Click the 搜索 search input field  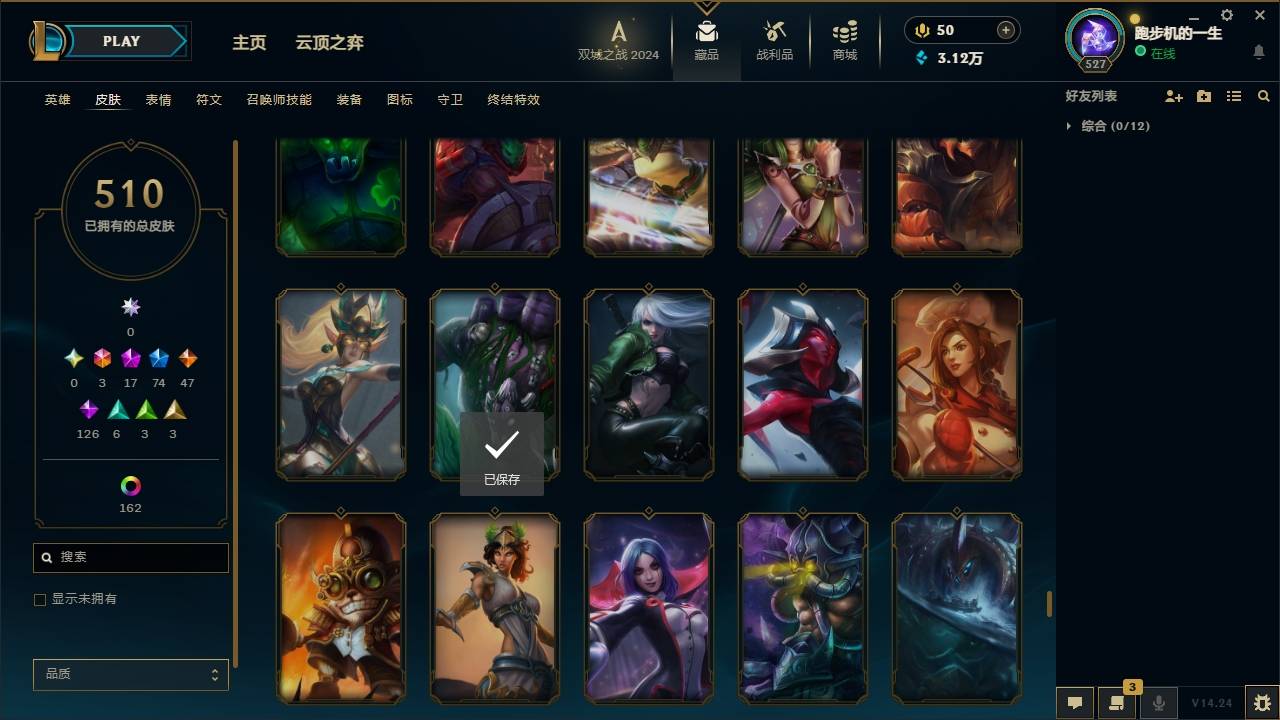pos(130,557)
